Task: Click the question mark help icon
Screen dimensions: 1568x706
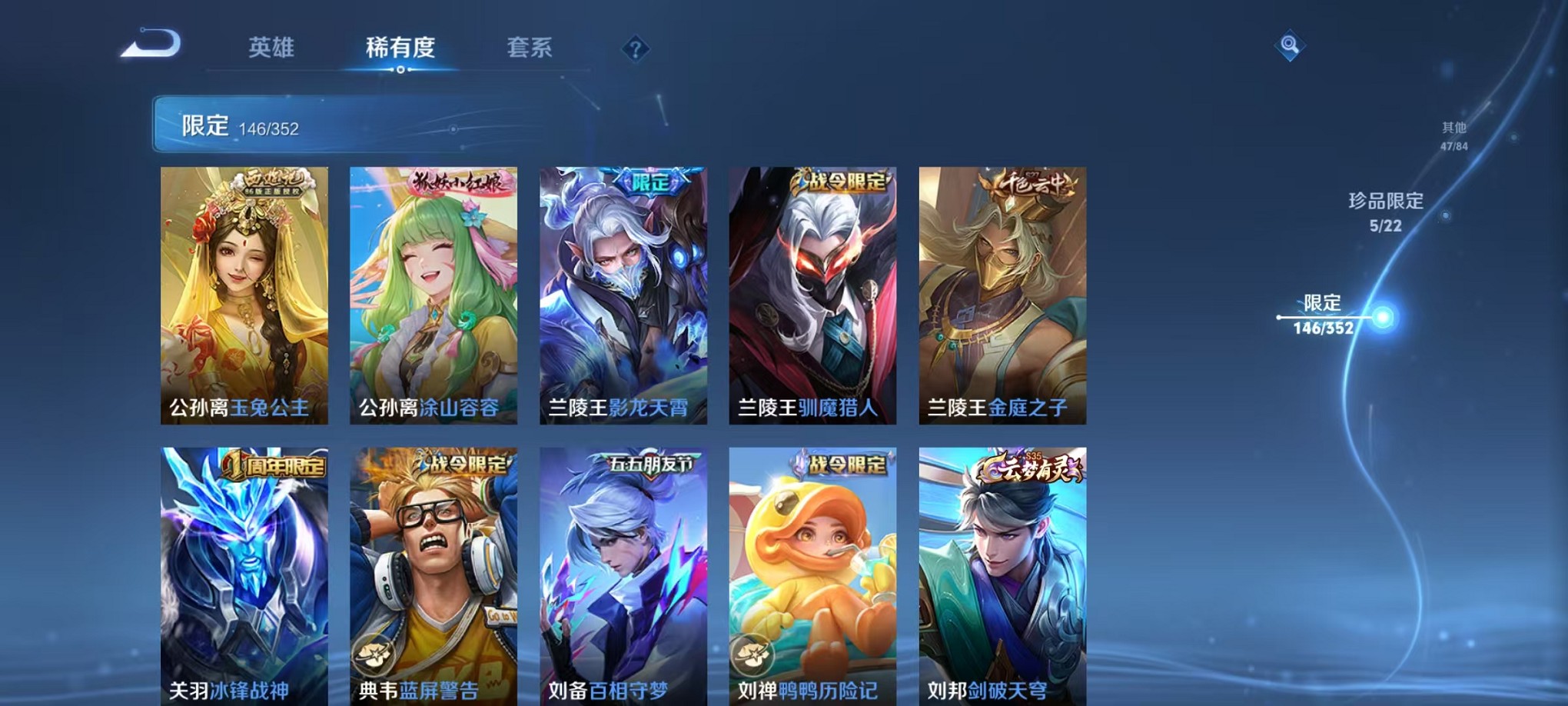Action: (635, 49)
